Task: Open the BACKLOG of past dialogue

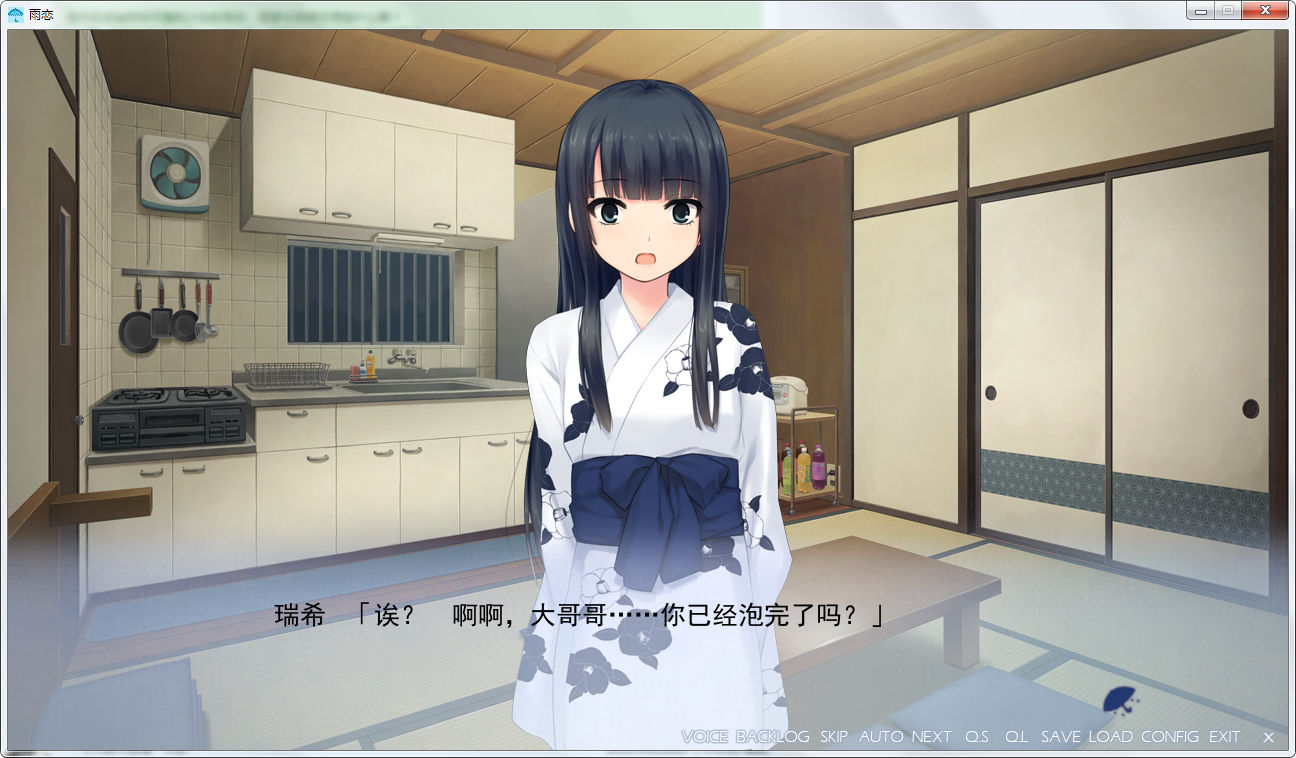Action: click(x=772, y=737)
